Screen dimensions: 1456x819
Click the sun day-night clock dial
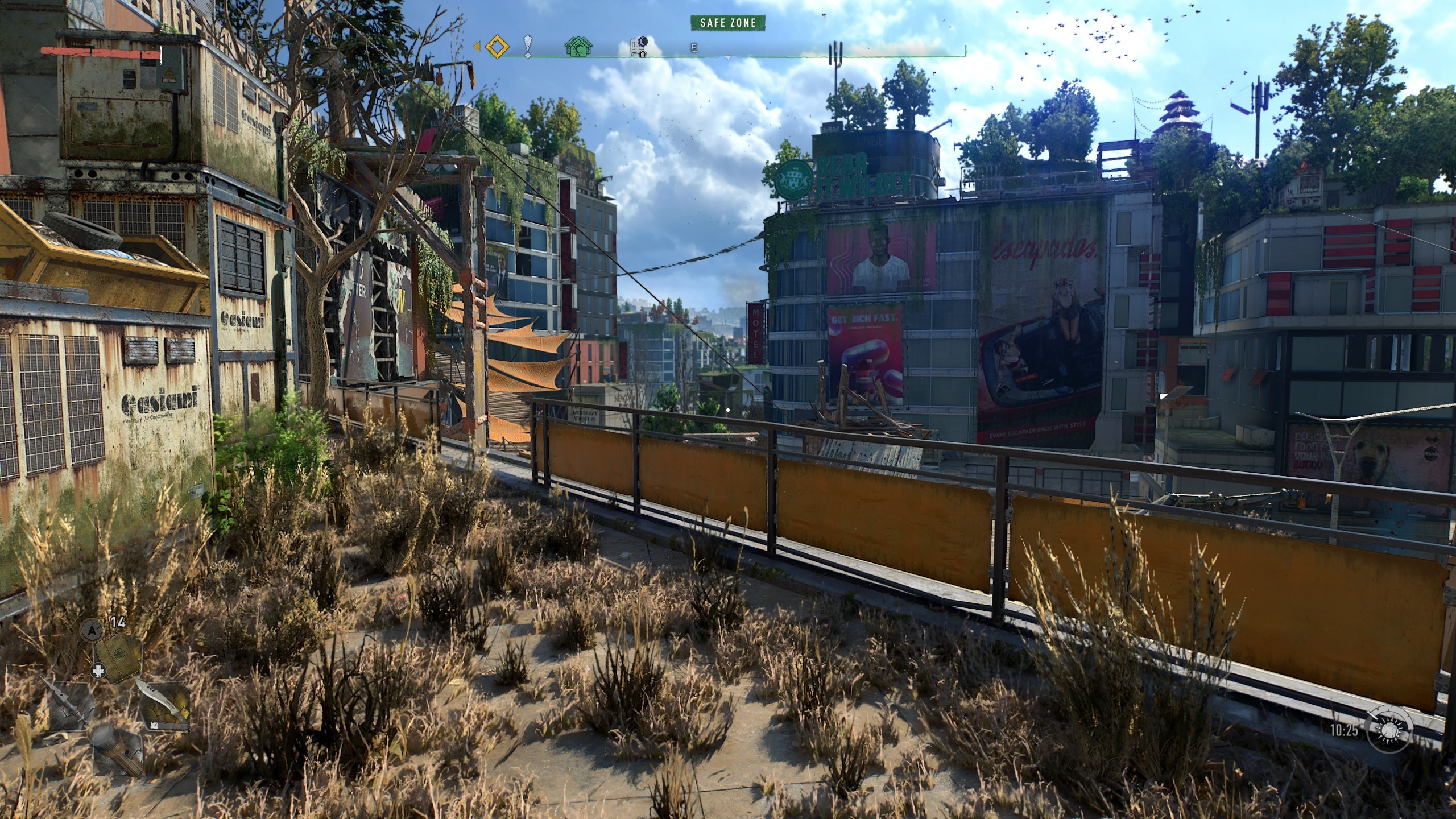pos(1389,729)
